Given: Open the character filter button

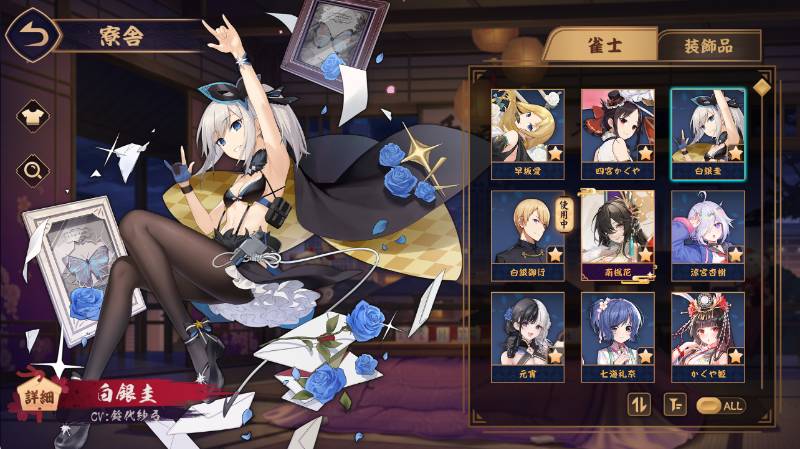Looking at the screenshot, I should 671,404.
